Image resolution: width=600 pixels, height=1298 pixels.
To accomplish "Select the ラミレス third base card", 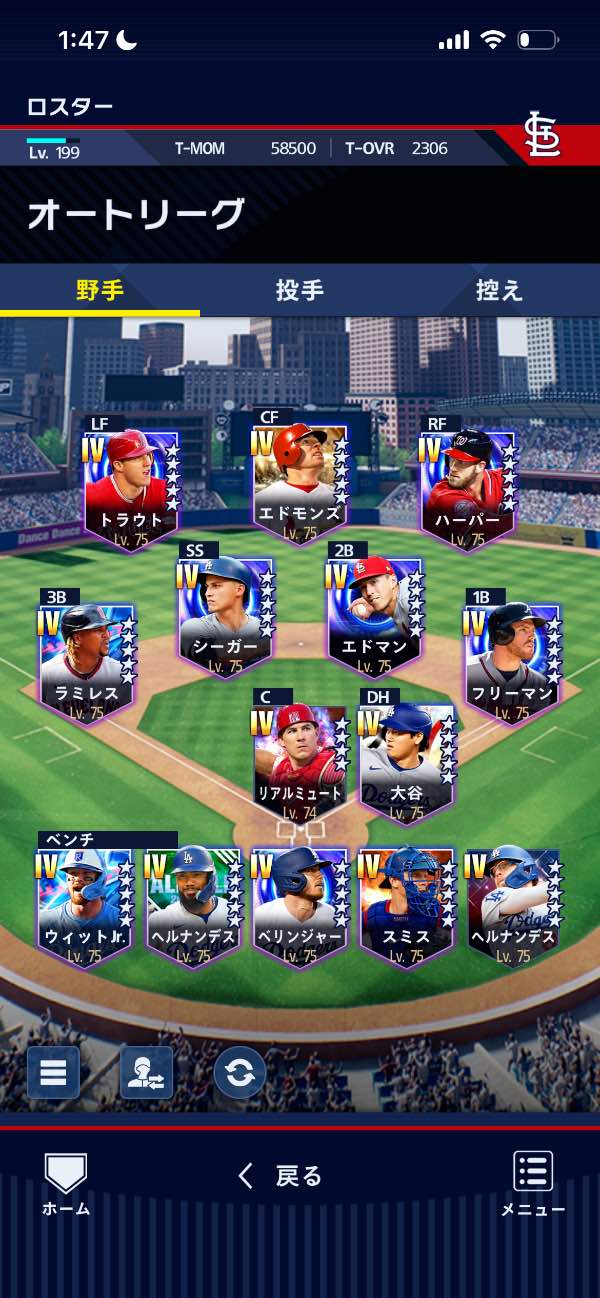I will click(88, 662).
